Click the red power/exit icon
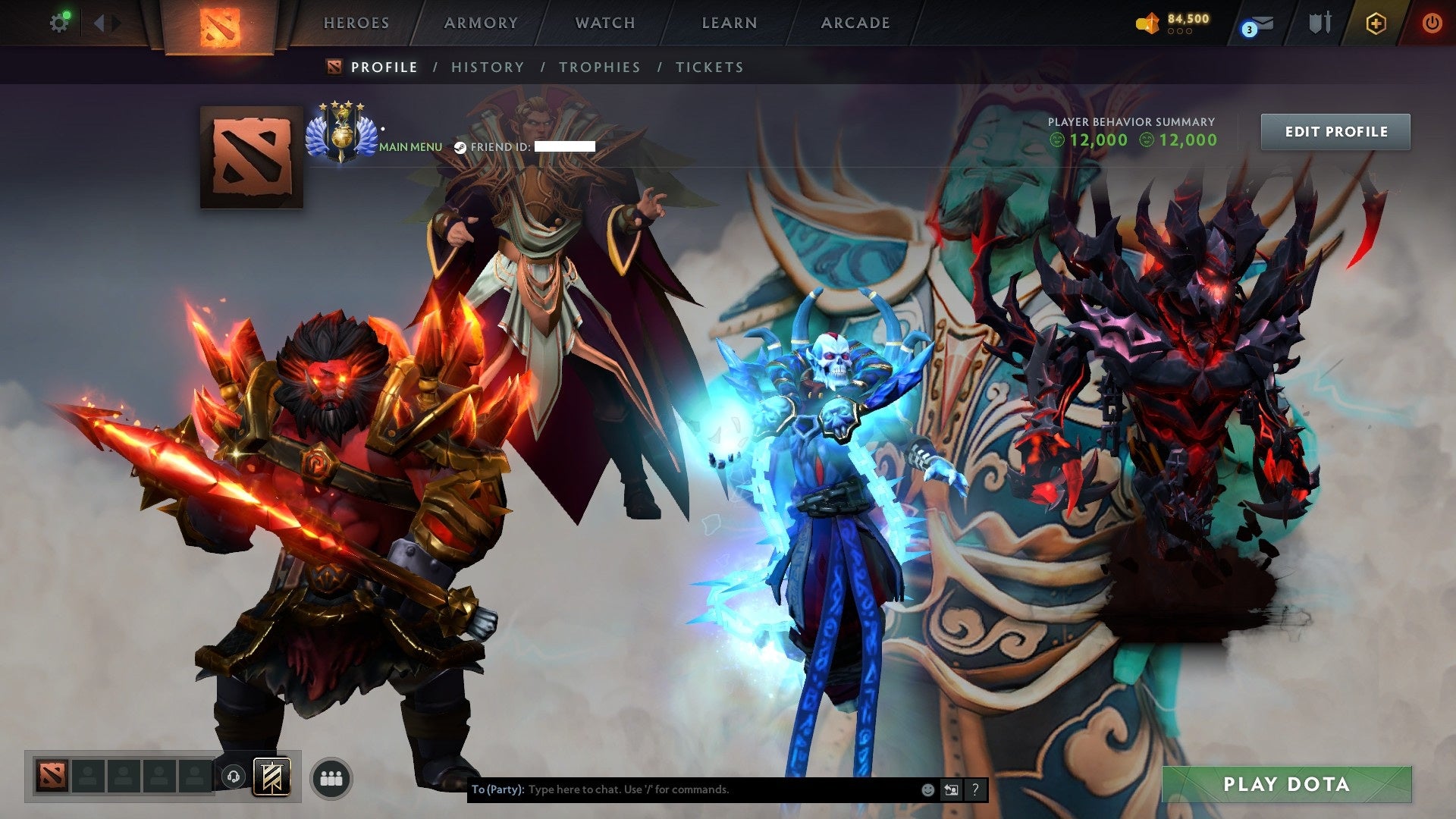Viewport: 1456px width, 819px height. pyautogui.click(x=1432, y=23)
